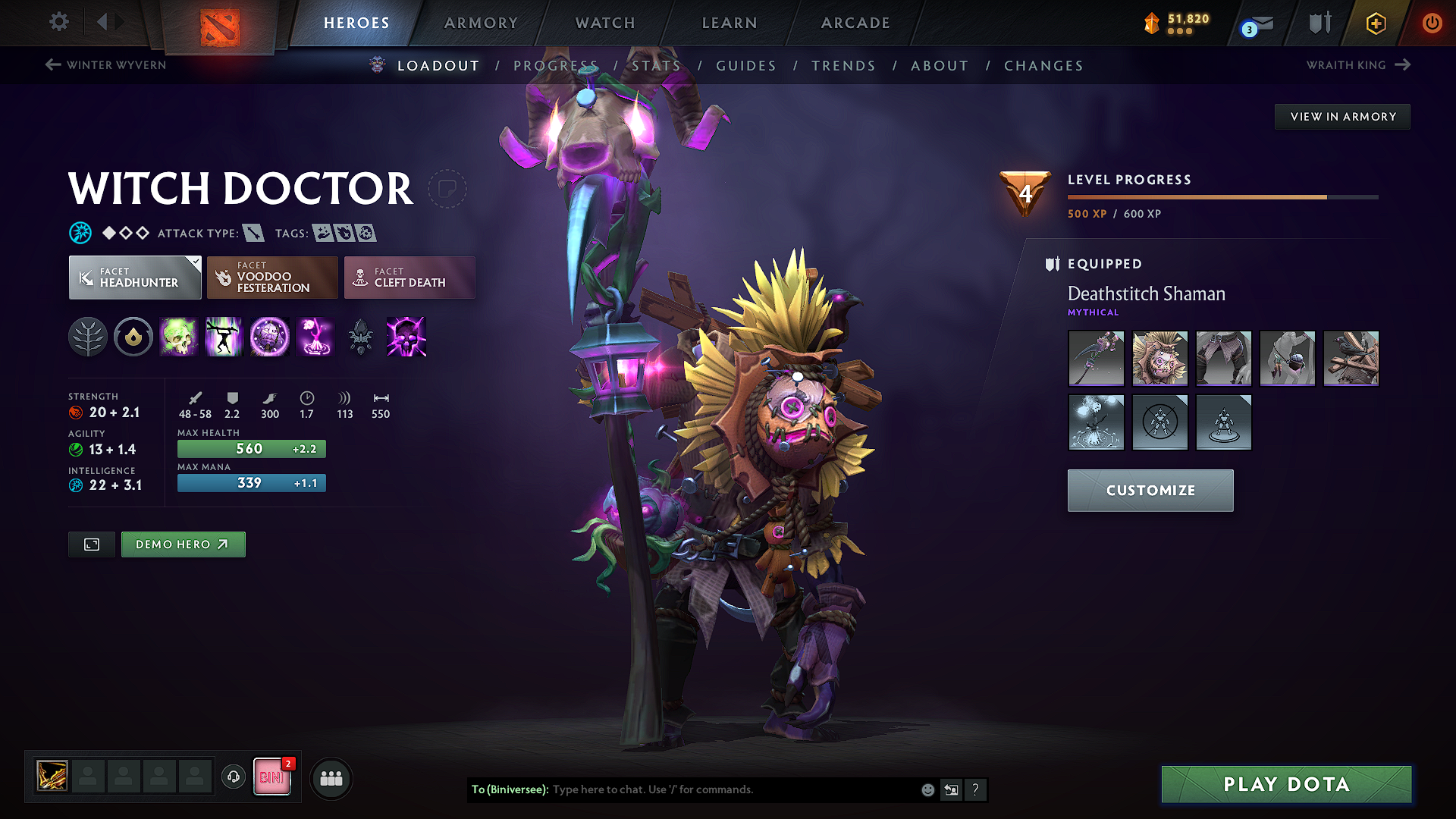Click the Dota 2 logo
Image resolution: width=1456 pixels, height=819 pixels.
218,26
